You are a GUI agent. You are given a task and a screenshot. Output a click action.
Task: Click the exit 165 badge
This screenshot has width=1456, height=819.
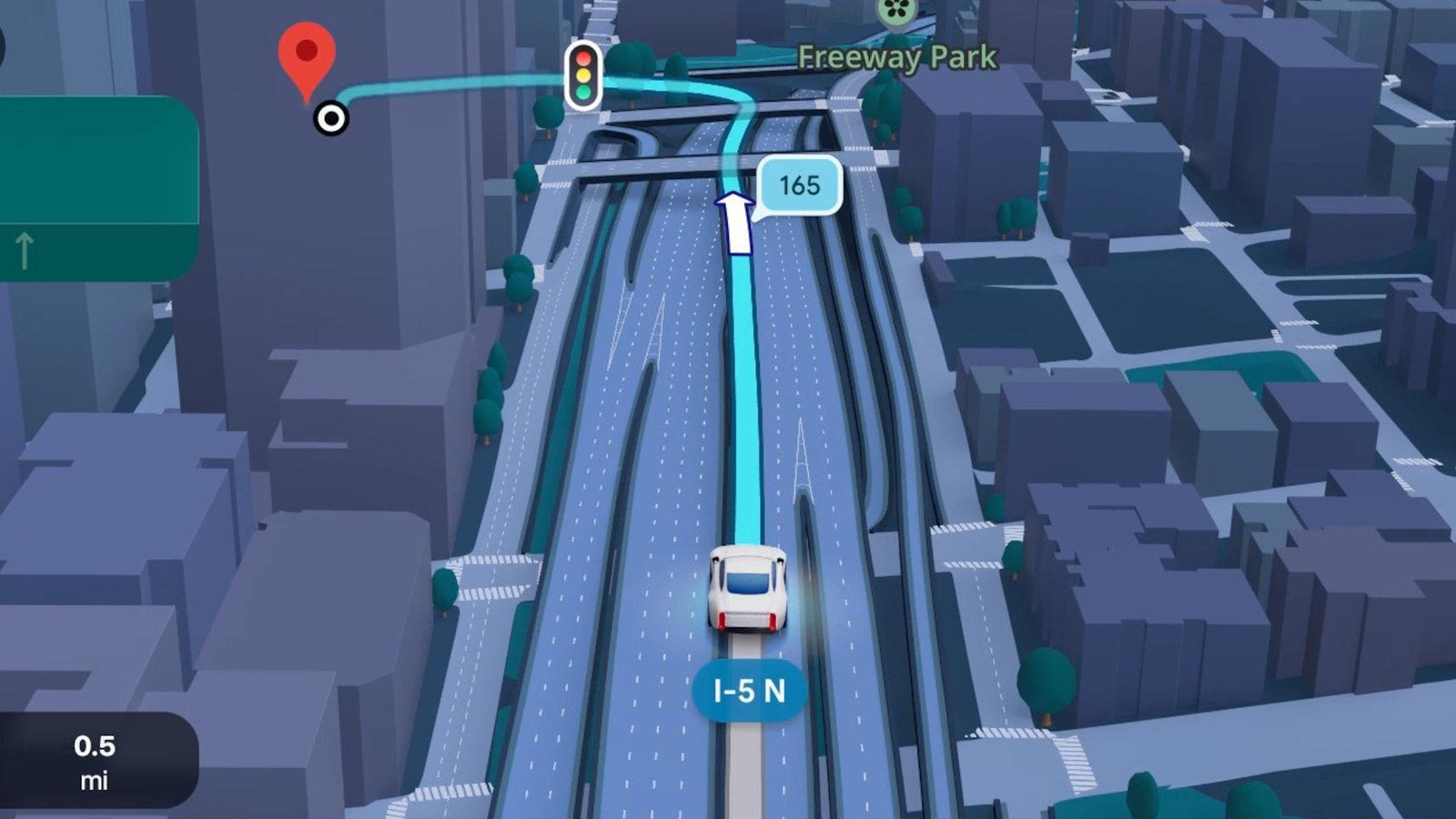tap(798, 186)
